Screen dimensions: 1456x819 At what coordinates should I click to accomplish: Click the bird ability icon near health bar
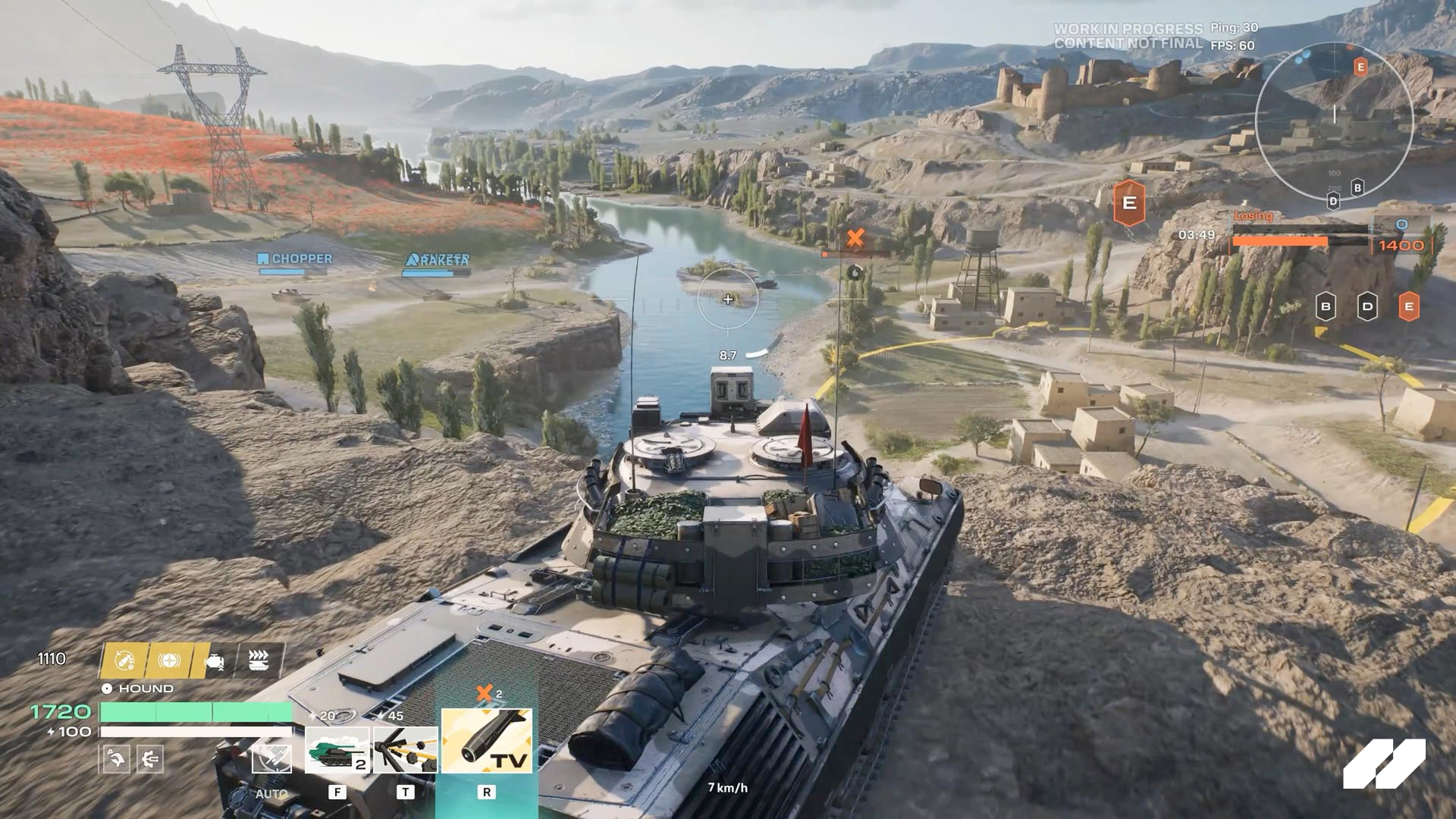pyautogui.click(x=117, y=758)
